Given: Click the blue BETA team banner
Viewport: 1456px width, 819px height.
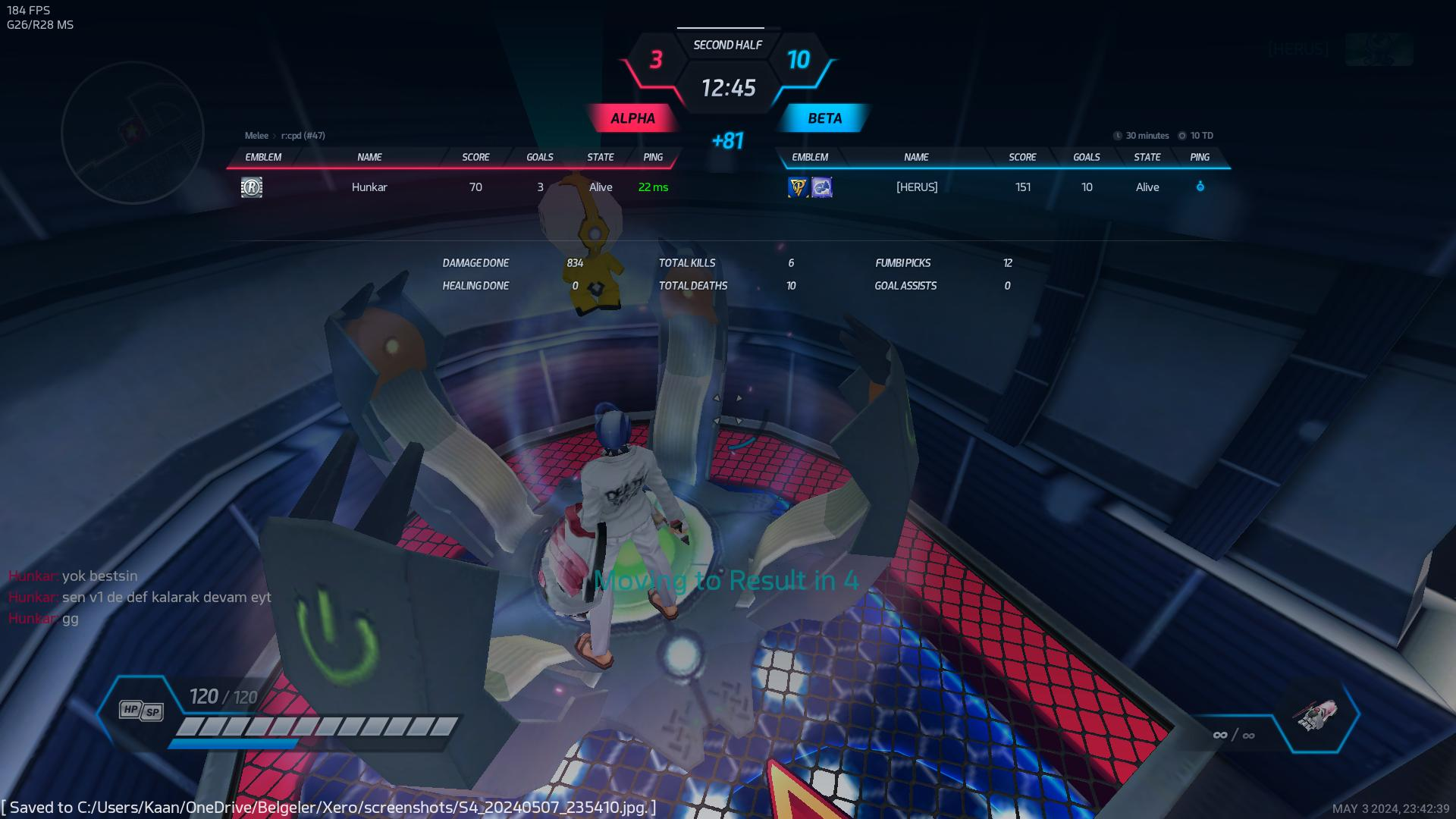Looking at the screenshot, I should pyautogui.click(x=824, y=118).
